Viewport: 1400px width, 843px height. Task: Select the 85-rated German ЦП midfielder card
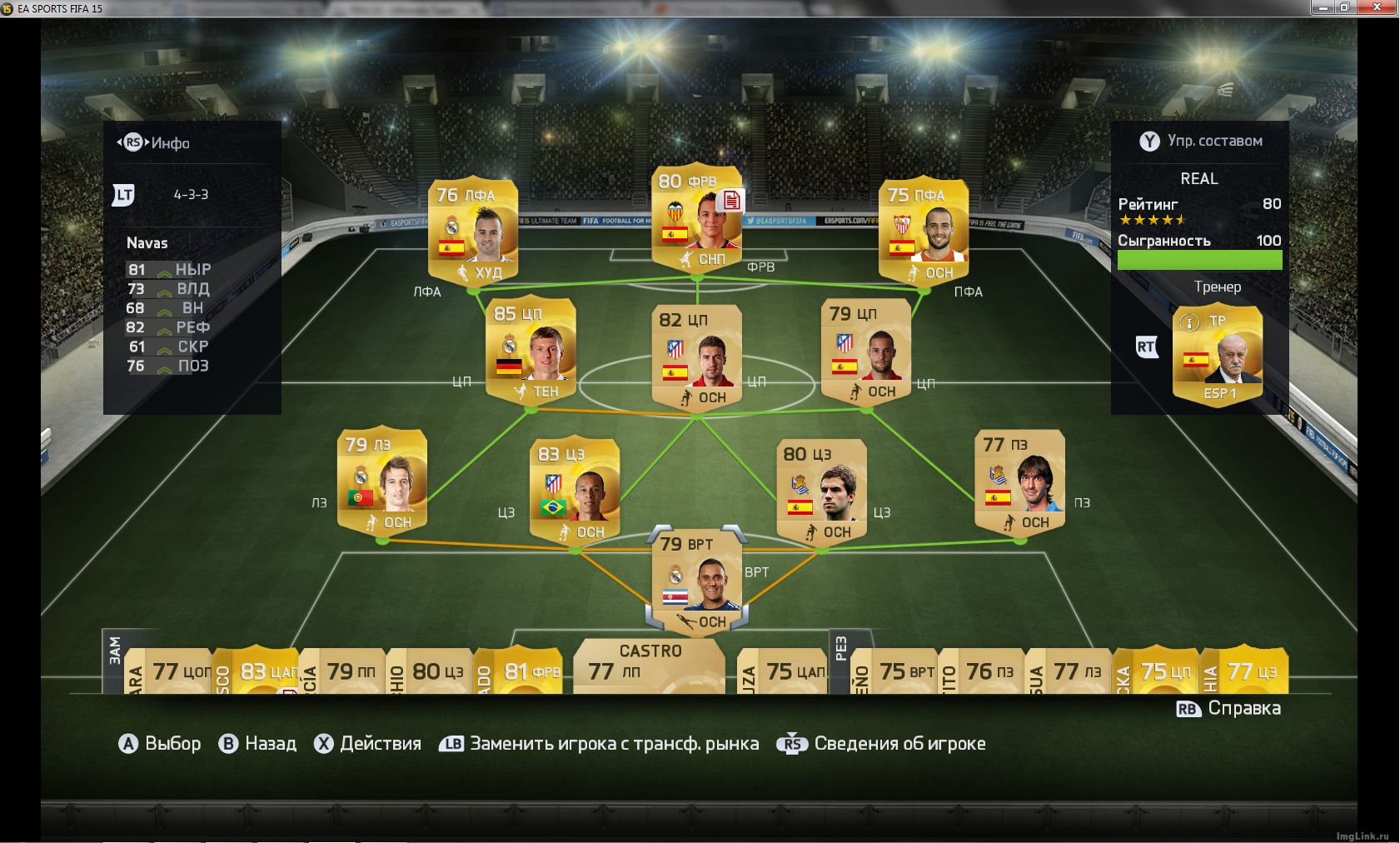531,350
